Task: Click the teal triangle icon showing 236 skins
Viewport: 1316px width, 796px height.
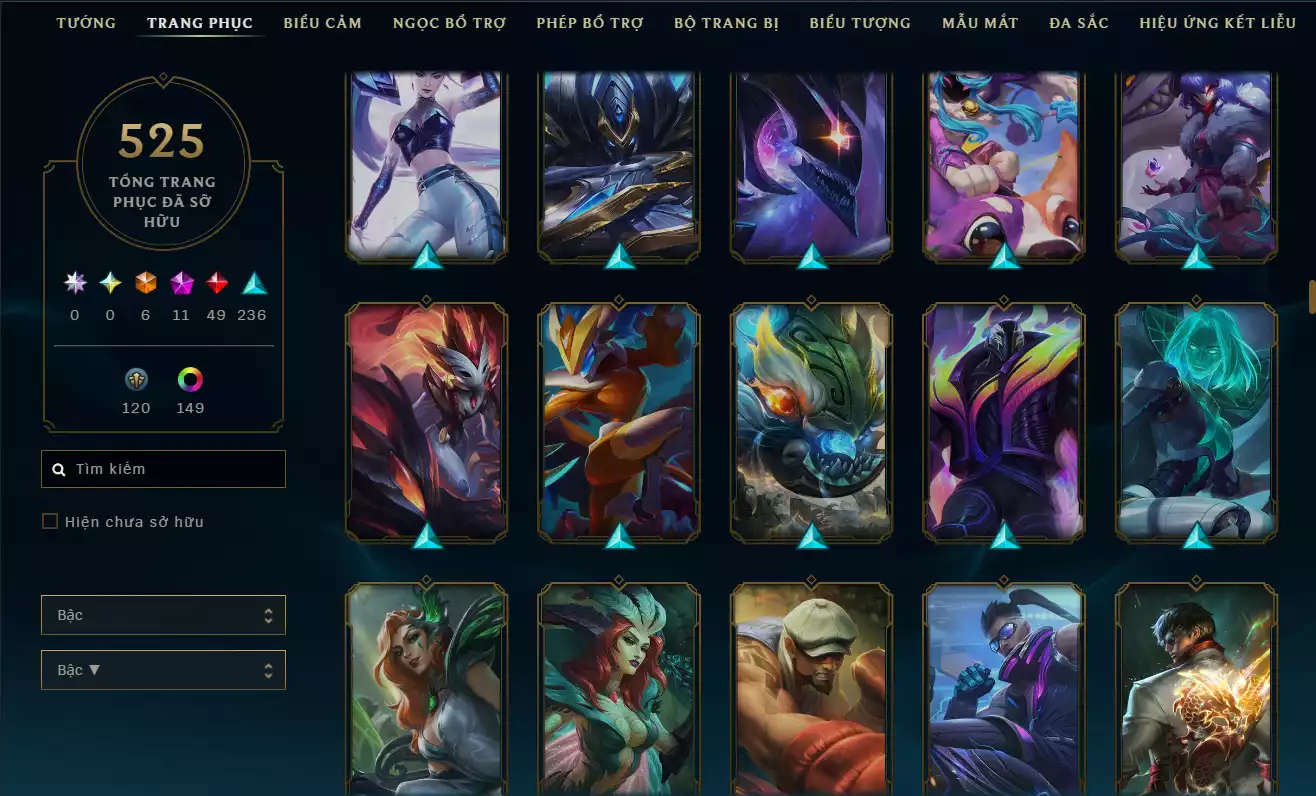Action: click(251, 284)
